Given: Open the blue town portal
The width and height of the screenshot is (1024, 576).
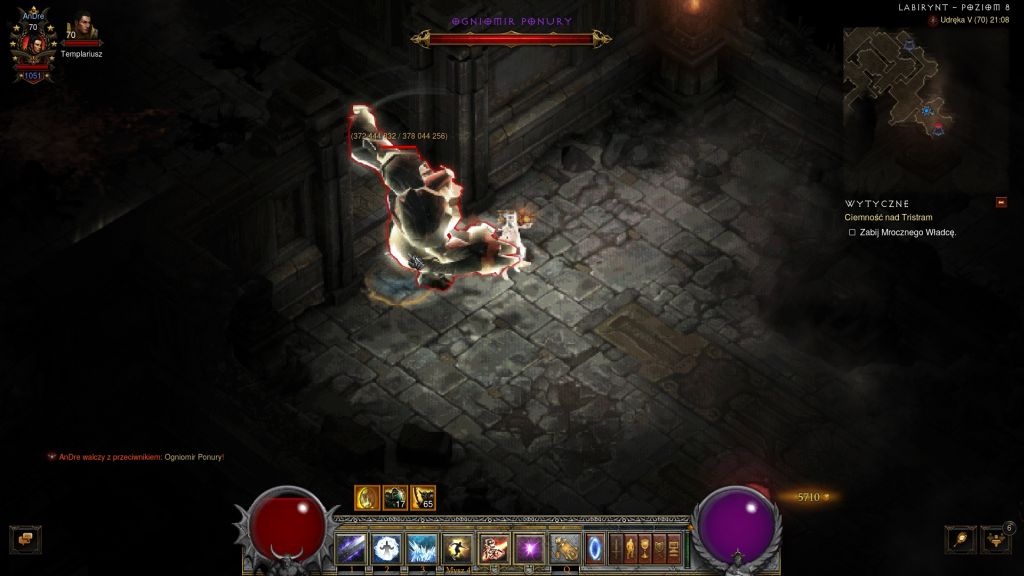Looking at the screenshot, I should tap(595, 548).
